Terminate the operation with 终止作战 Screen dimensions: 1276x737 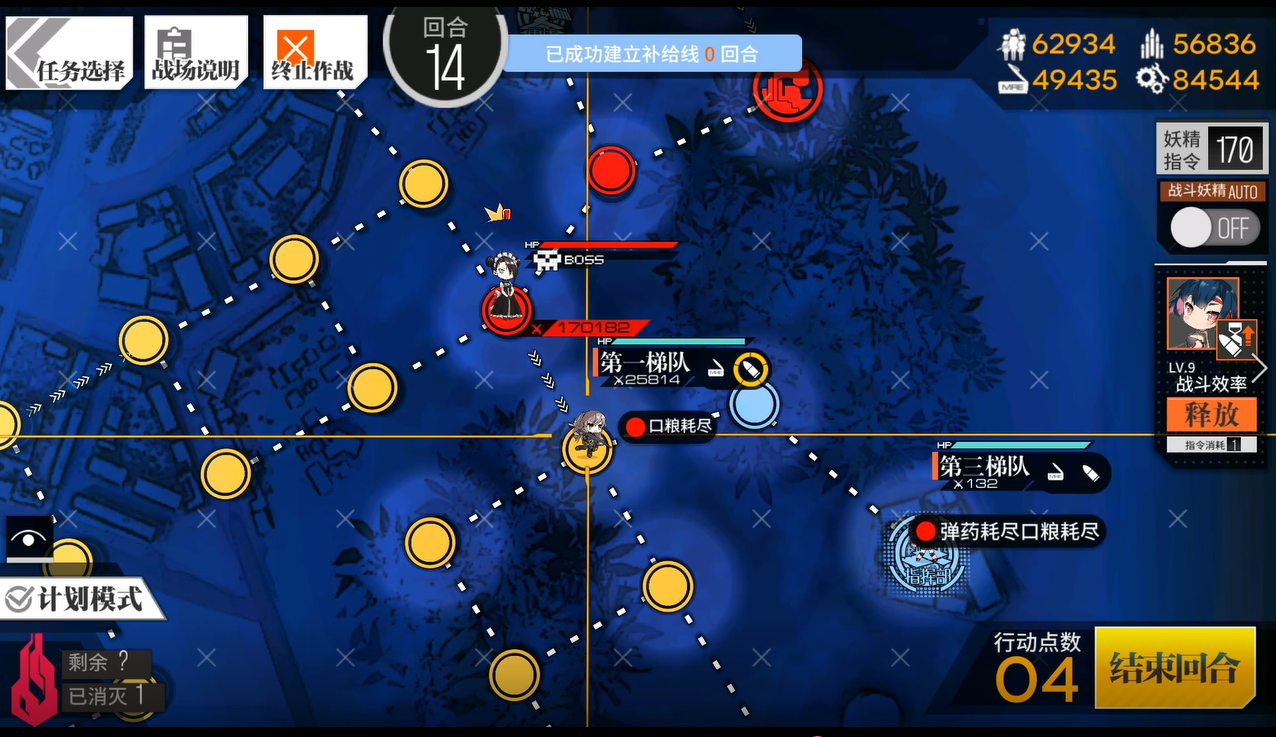pos(313,54)
